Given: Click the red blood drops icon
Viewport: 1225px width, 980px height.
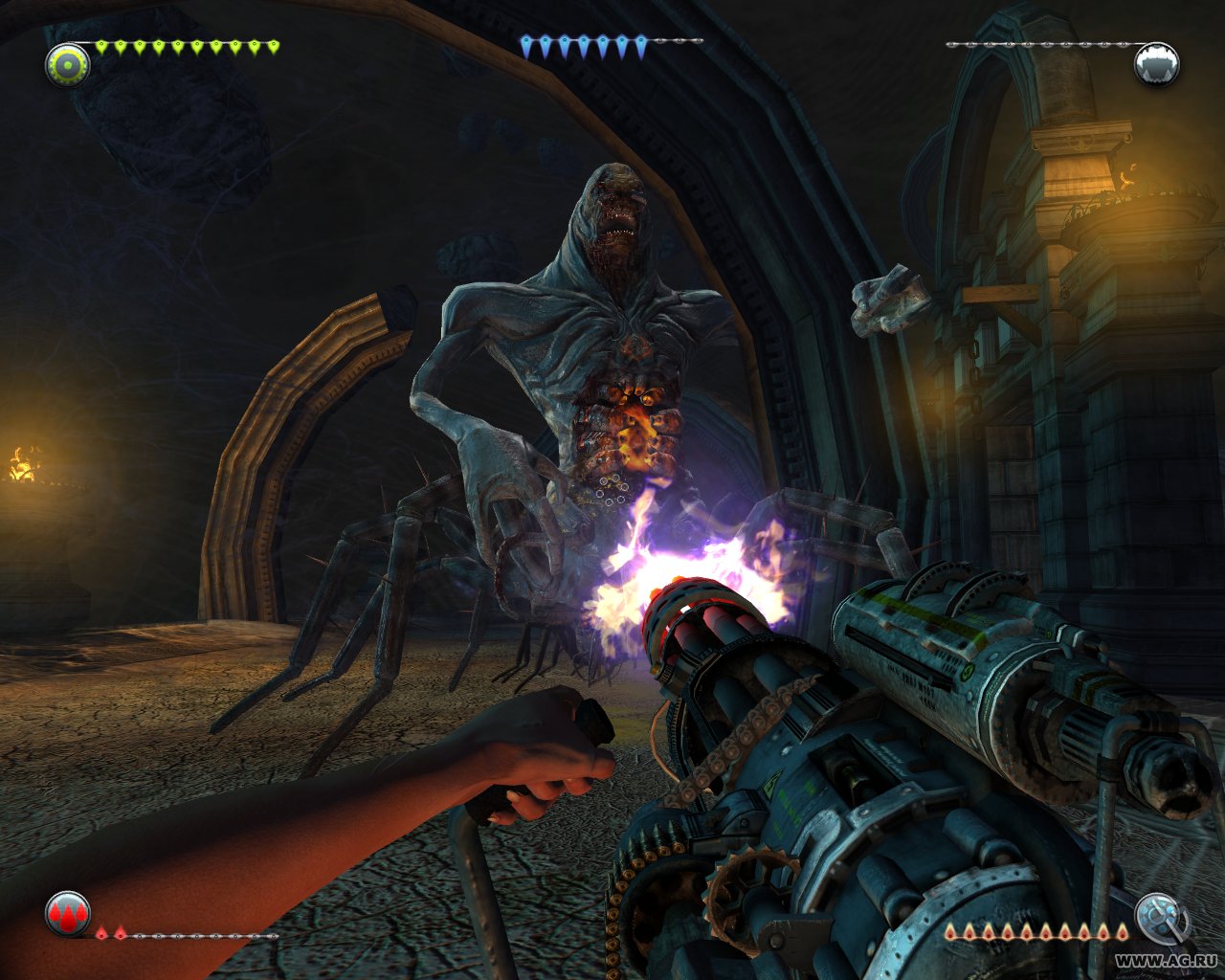Looking at the screenshot, I should 68,914.
